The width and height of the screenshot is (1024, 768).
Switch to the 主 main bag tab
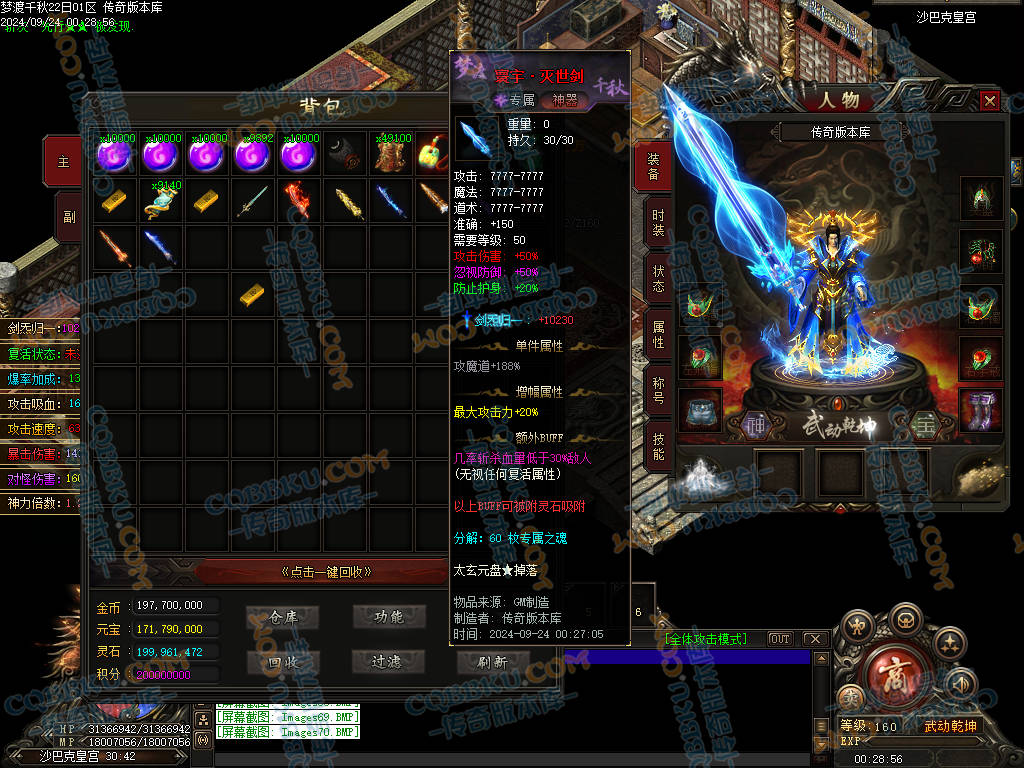65,161
